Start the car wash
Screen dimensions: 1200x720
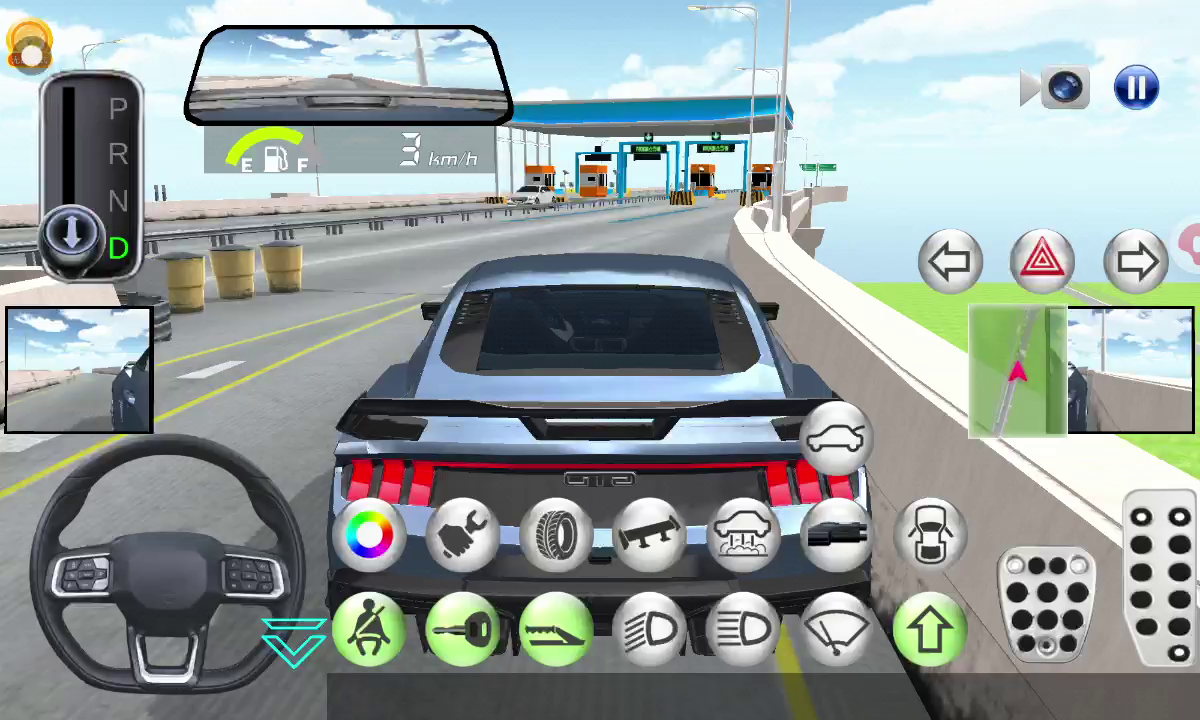[x=742, y=536]
